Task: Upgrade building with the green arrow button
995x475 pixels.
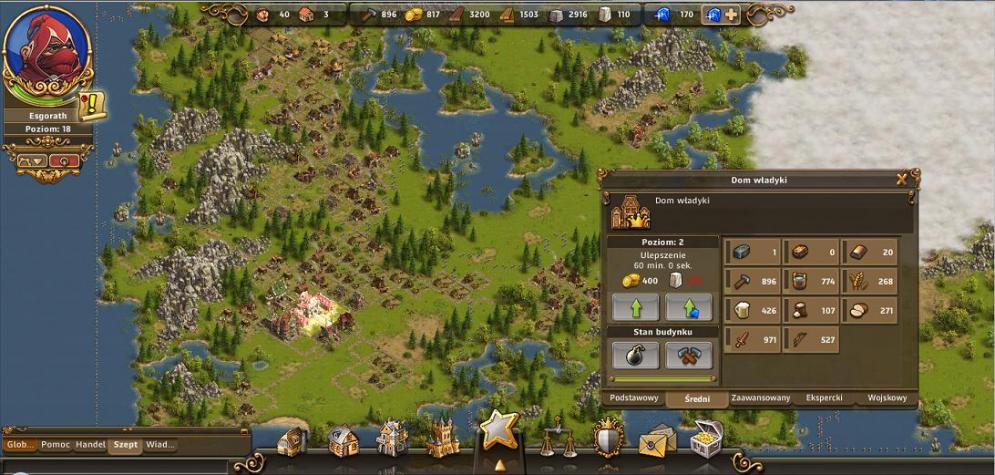Action: click(636, 306)
